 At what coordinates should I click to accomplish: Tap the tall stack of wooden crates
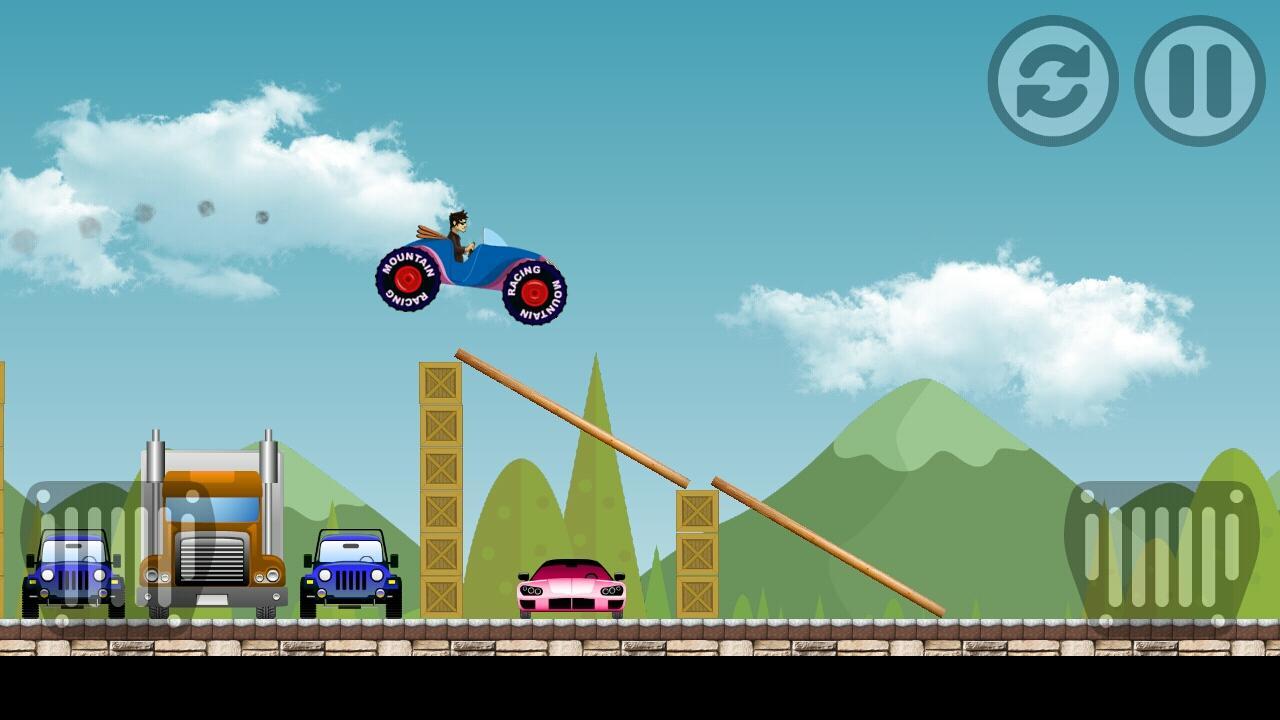coord(438,490)
